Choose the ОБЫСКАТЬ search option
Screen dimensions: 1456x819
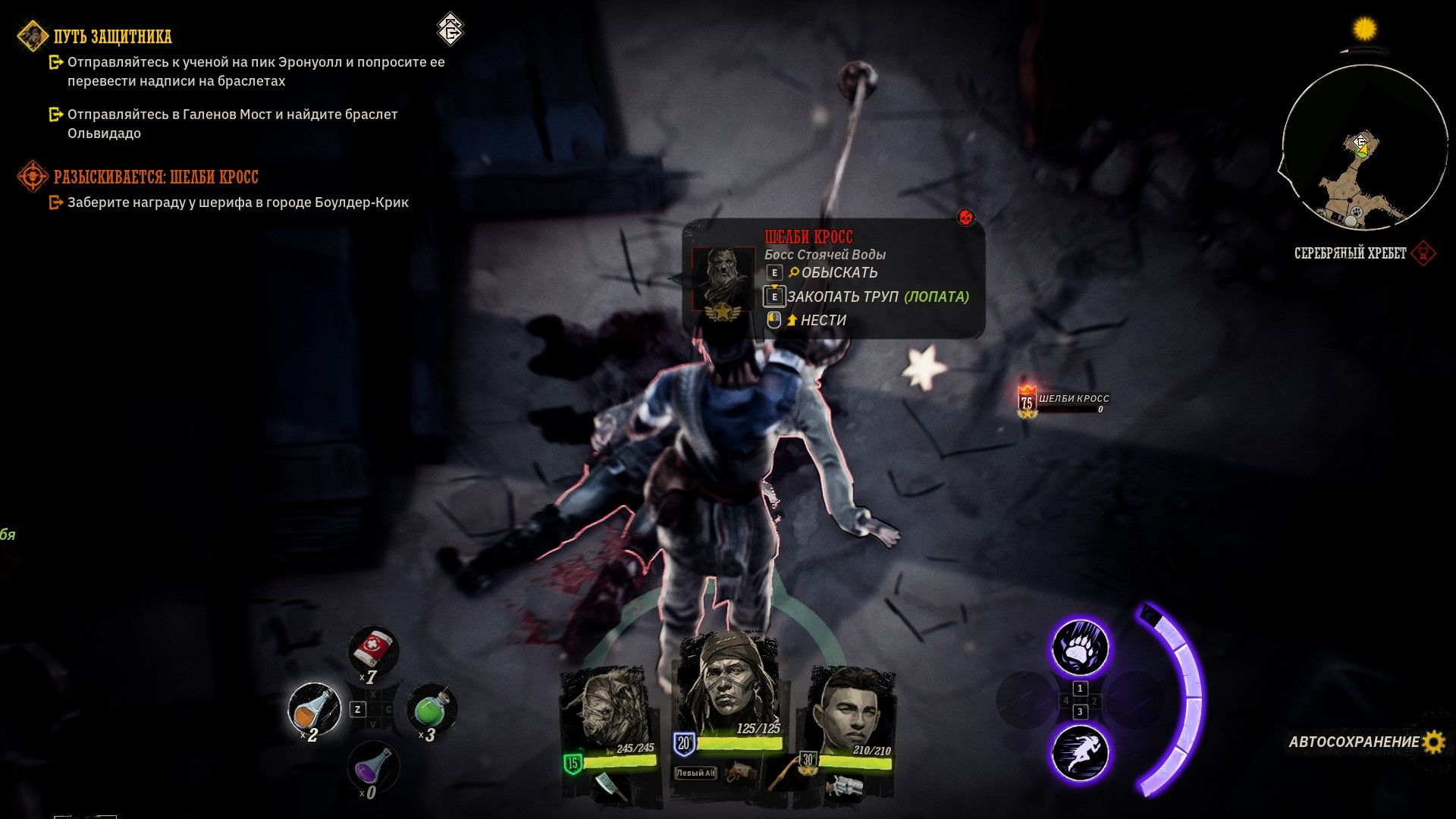(839, 273)
